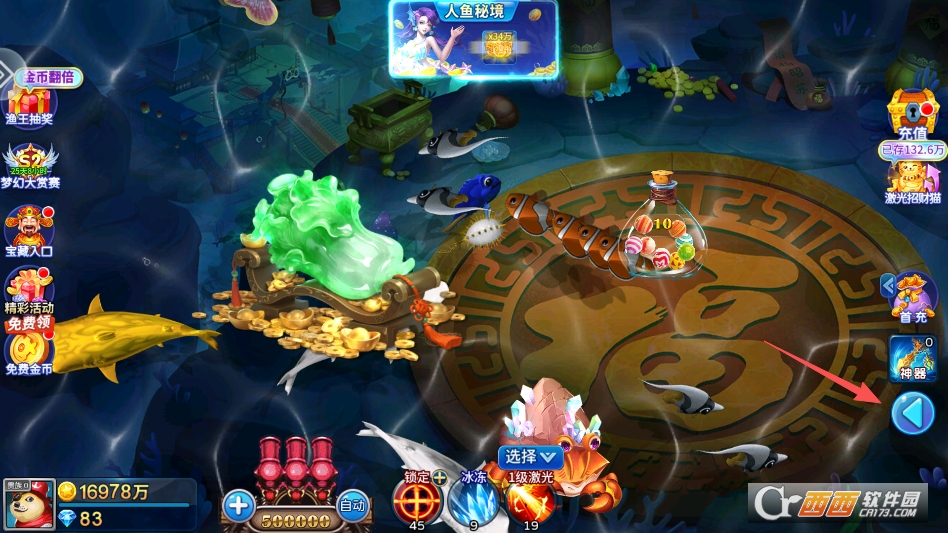948x533 pixels.
Task: Open the 精彩活动 events icon
Action: (x=29, y=291)
